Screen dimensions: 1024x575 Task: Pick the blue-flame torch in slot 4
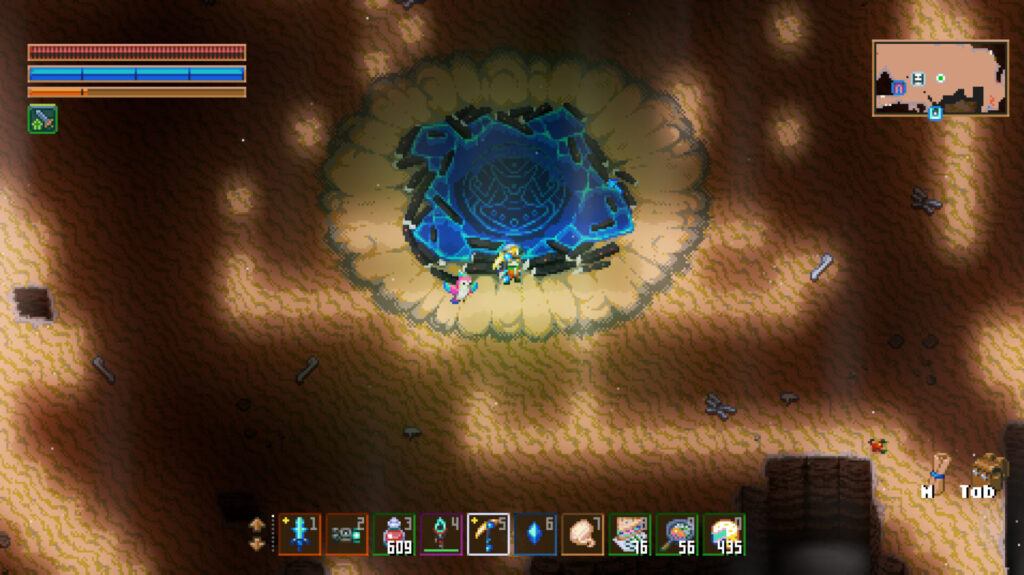[x=442, y=534]
